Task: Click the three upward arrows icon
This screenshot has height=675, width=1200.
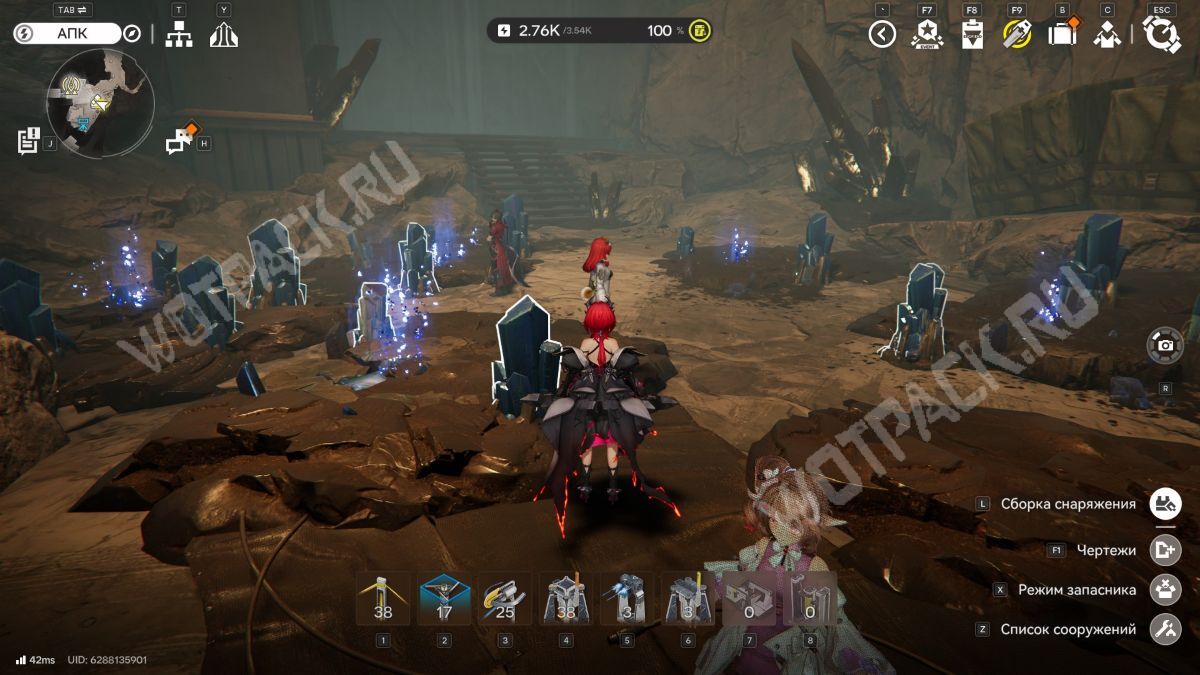Action: click(x=223, y=34)
